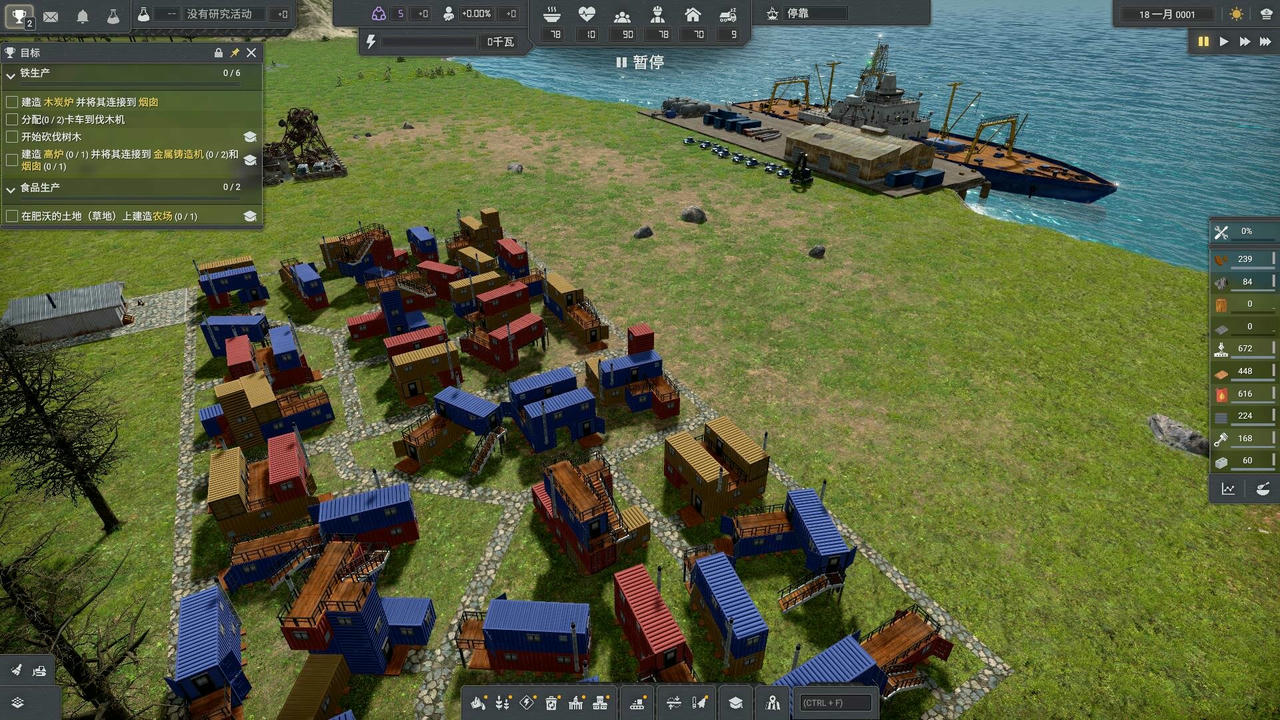Screen dimensions: 1280x720
Task: Collapse the 铁生产 goal section
Action: point(11,74)
